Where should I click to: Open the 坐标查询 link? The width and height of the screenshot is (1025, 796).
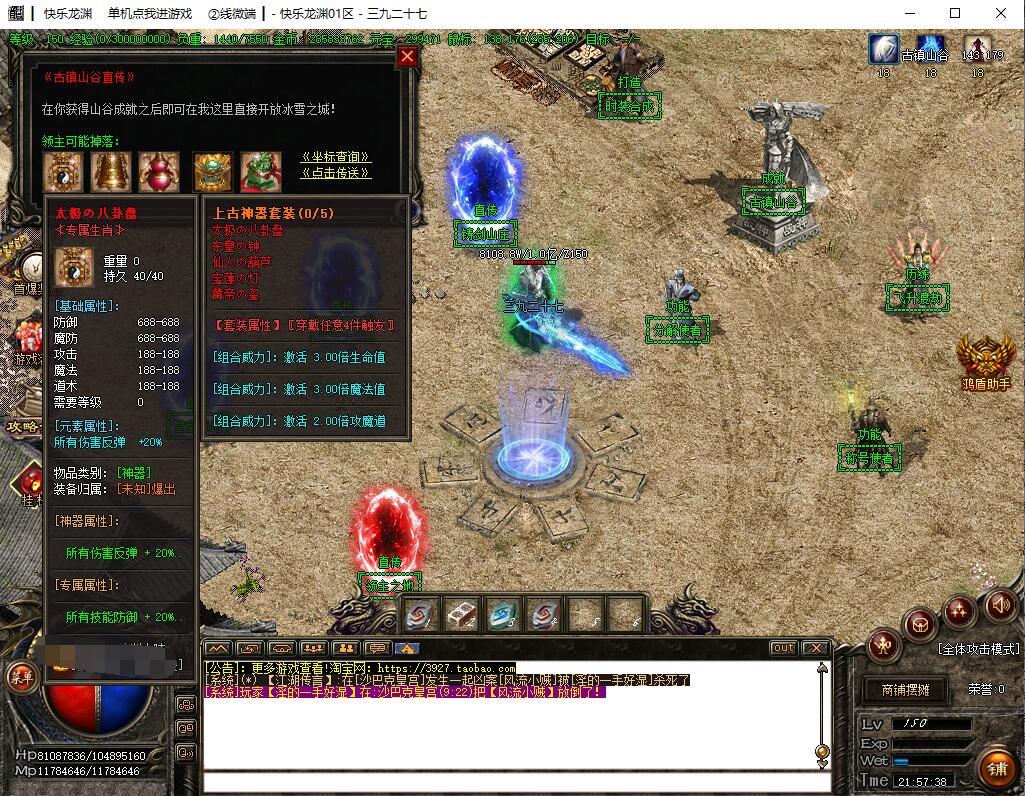pos(336,157)
